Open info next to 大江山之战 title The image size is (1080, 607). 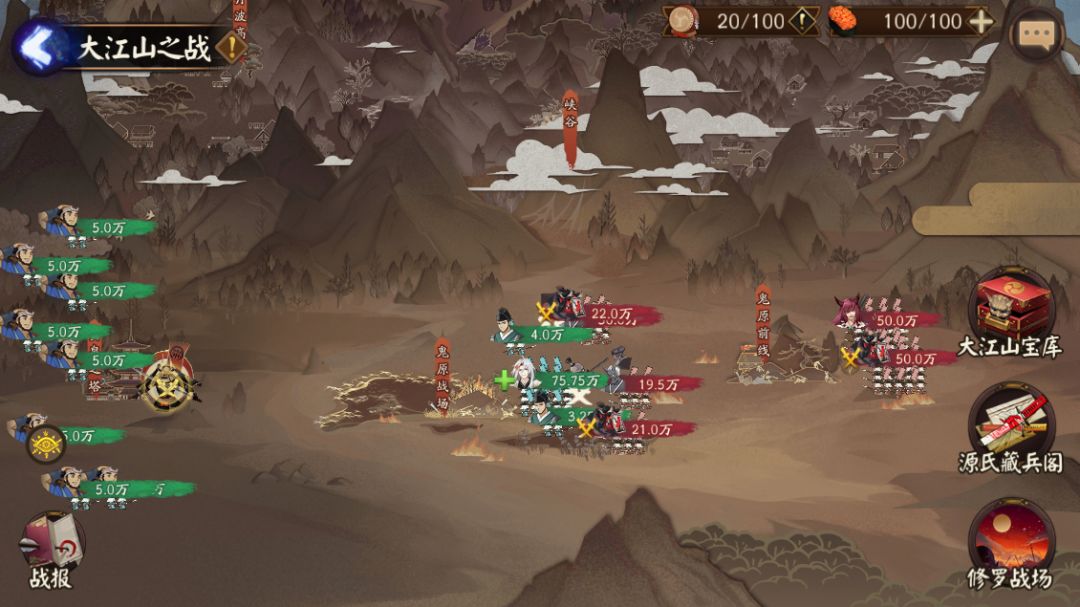(232, 48)
